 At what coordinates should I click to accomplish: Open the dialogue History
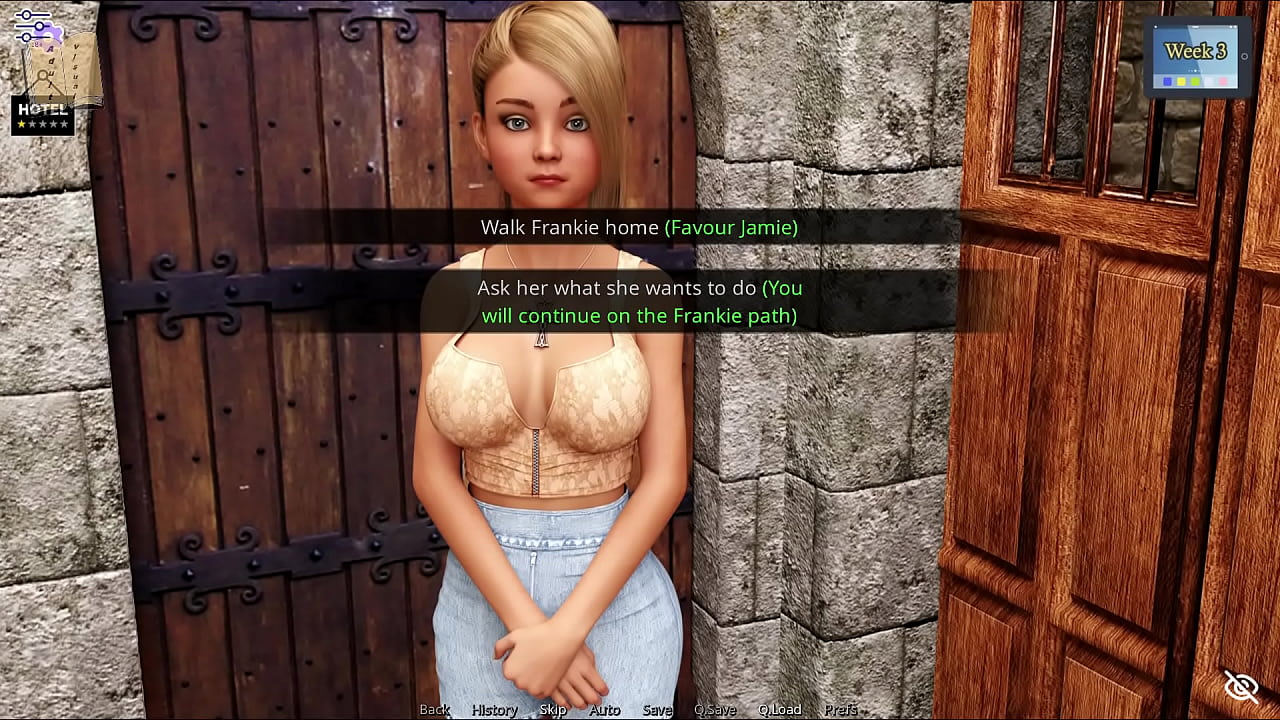pyautogui.click(x=494, y=709)
